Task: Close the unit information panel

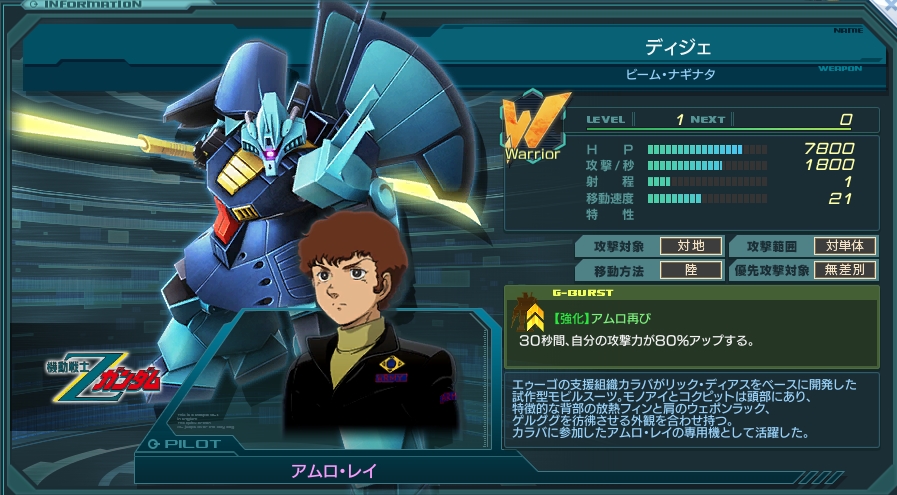Action: 888,8
